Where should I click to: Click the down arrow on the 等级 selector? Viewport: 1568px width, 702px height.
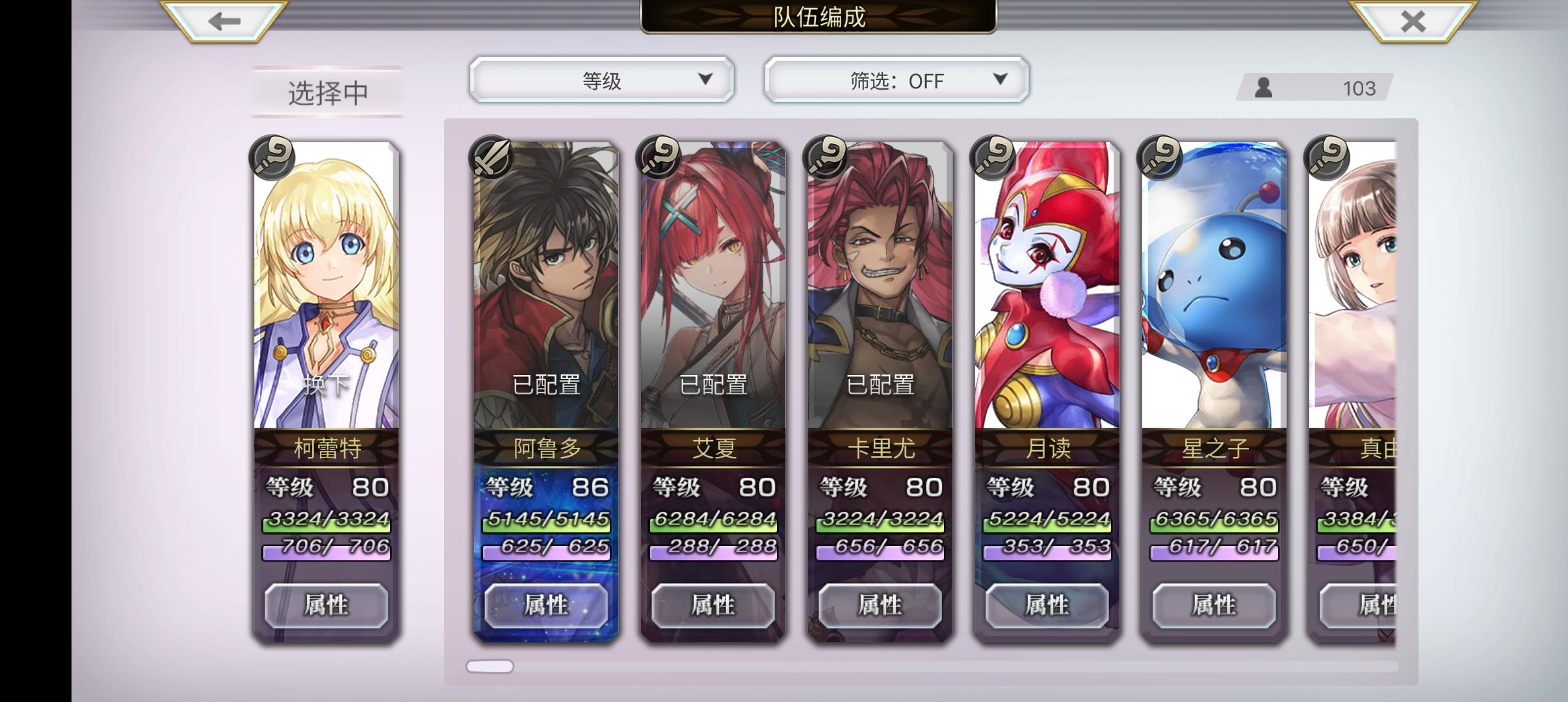coord(705,79)
